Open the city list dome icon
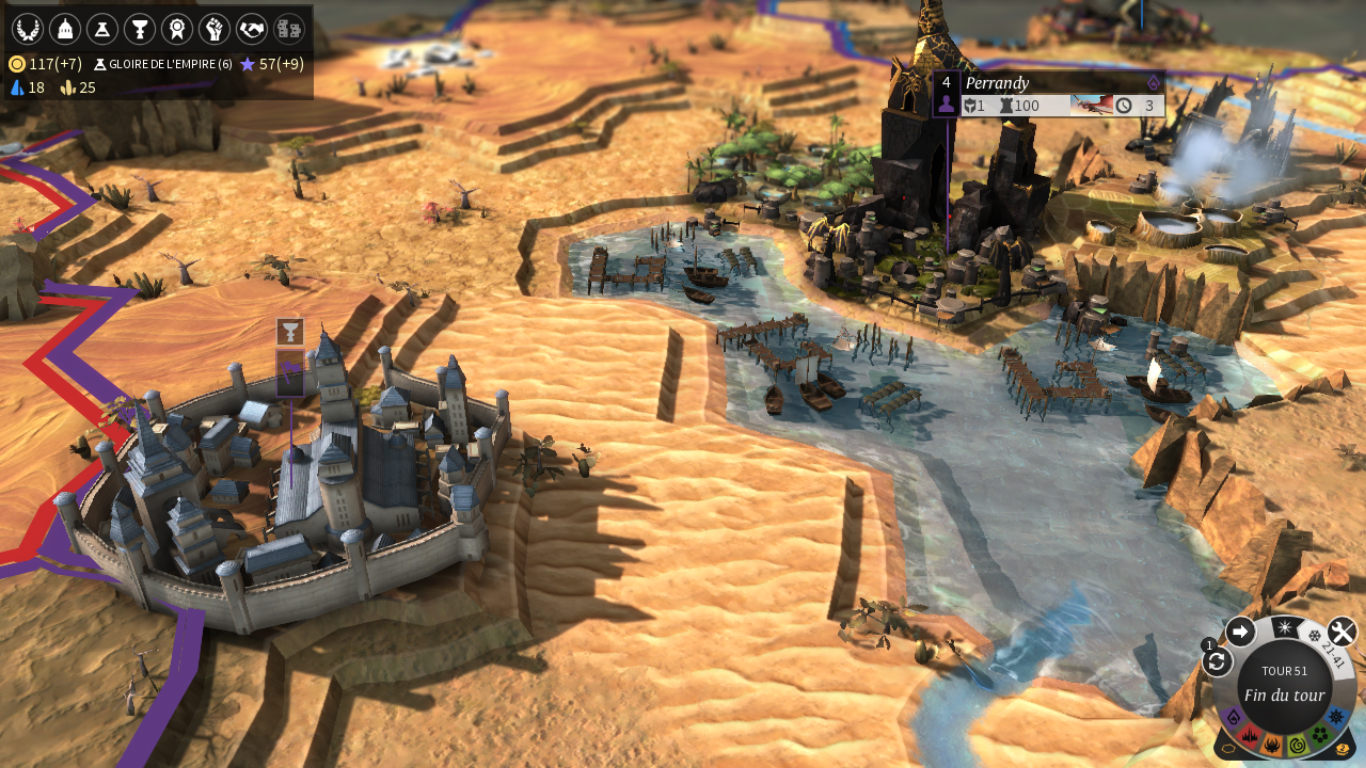Image resolution: width=1366 pixels, height=768 pixels. tap(64, 28)
